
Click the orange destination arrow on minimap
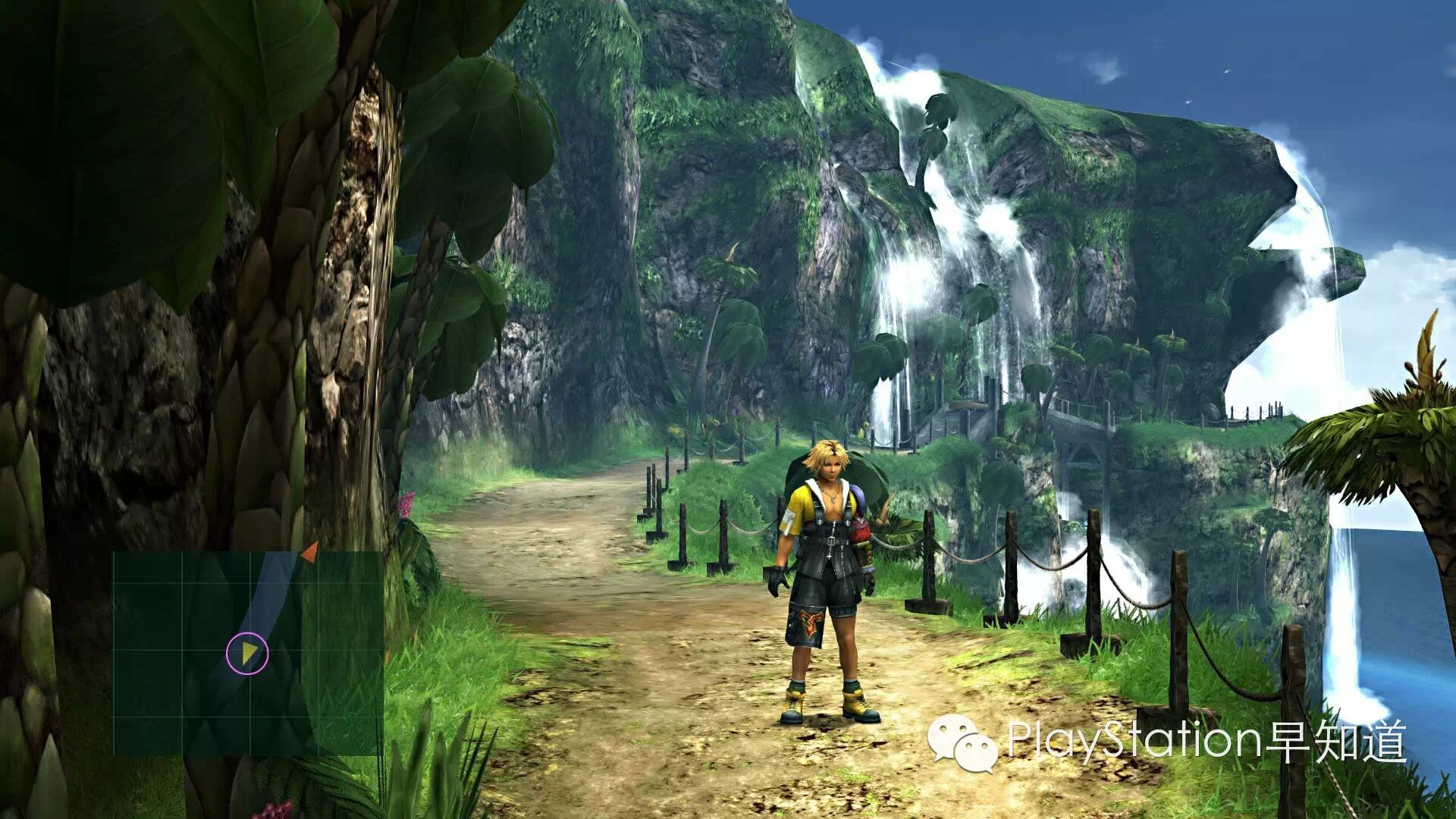point(309,553)
